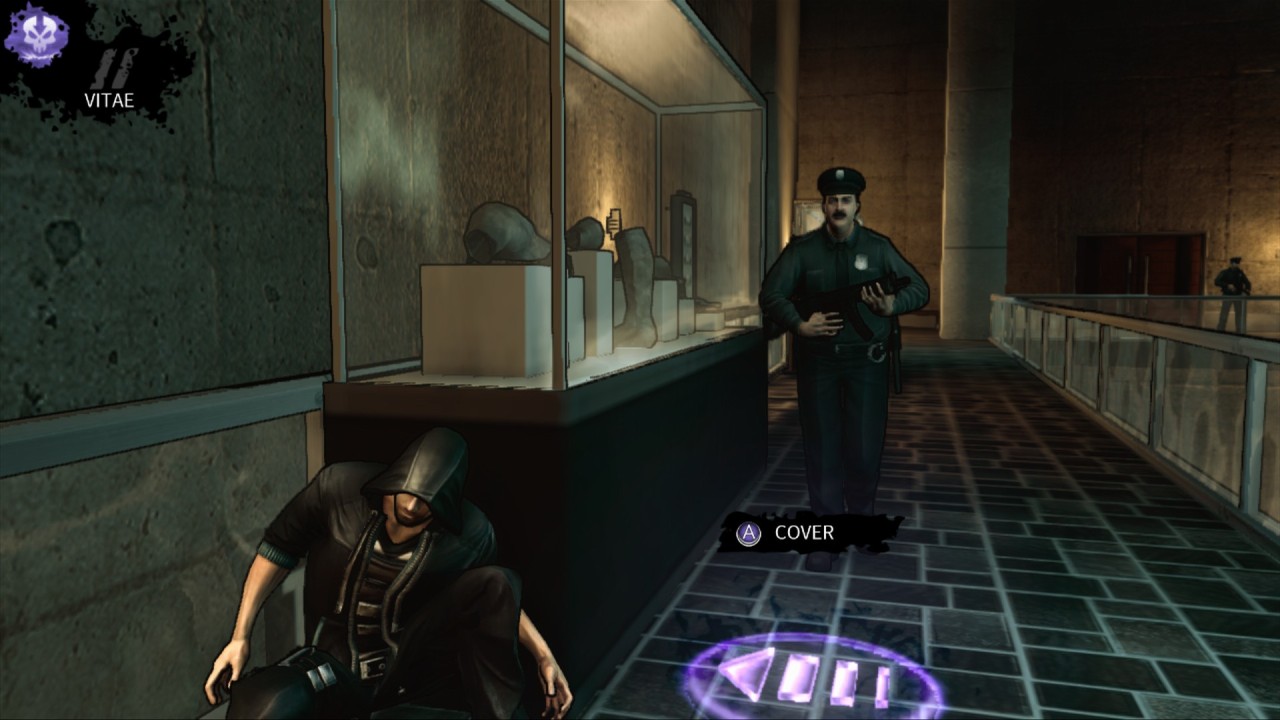Click the purple skull Vitae icon
This screenshot has height=720, width=1280.
click(x=36, y=36)
